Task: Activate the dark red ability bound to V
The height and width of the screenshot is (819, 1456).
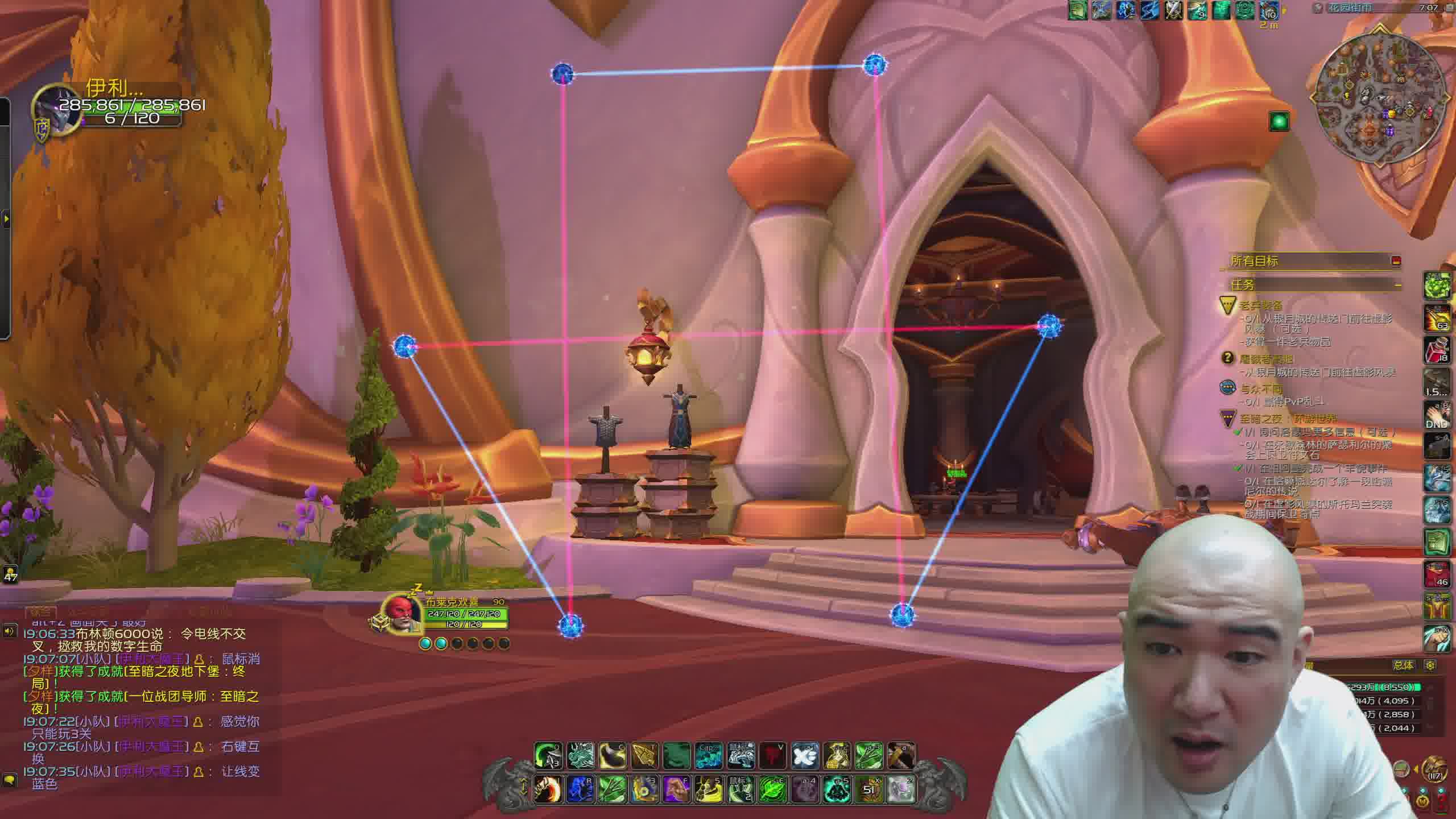Action: (x=773, y=756)
